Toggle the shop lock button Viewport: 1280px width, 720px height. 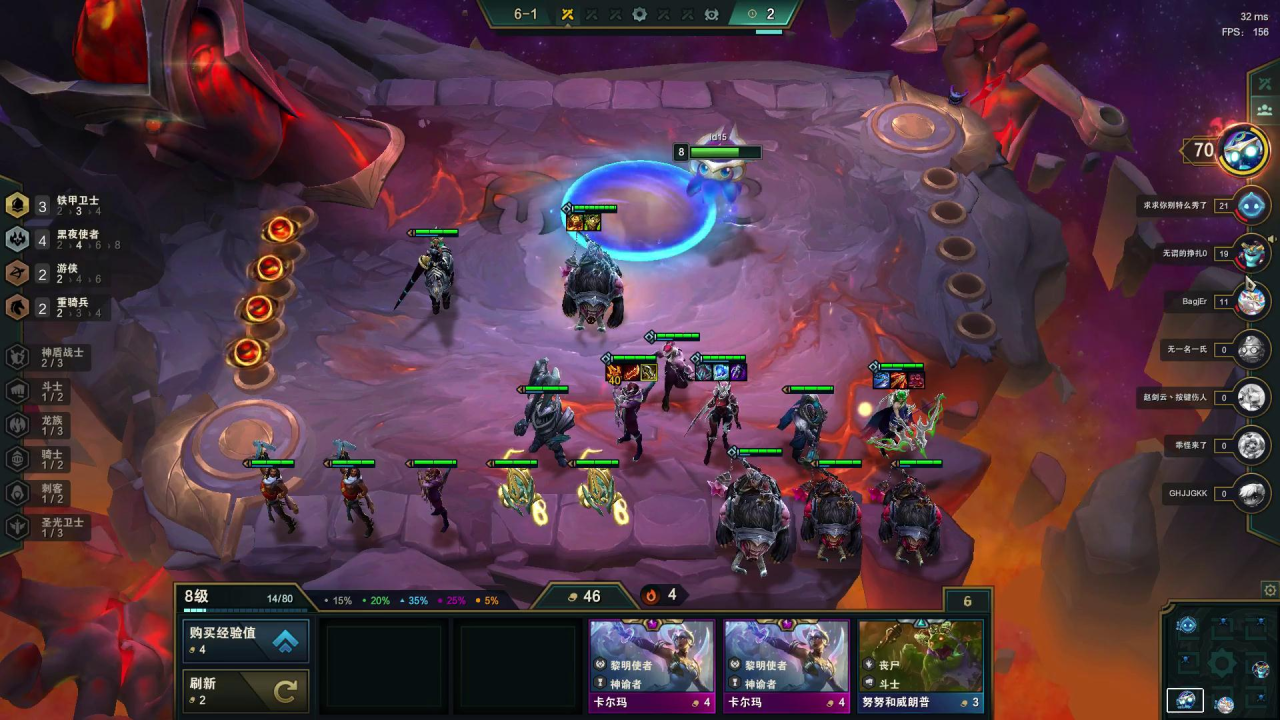[x=967, y=601]
